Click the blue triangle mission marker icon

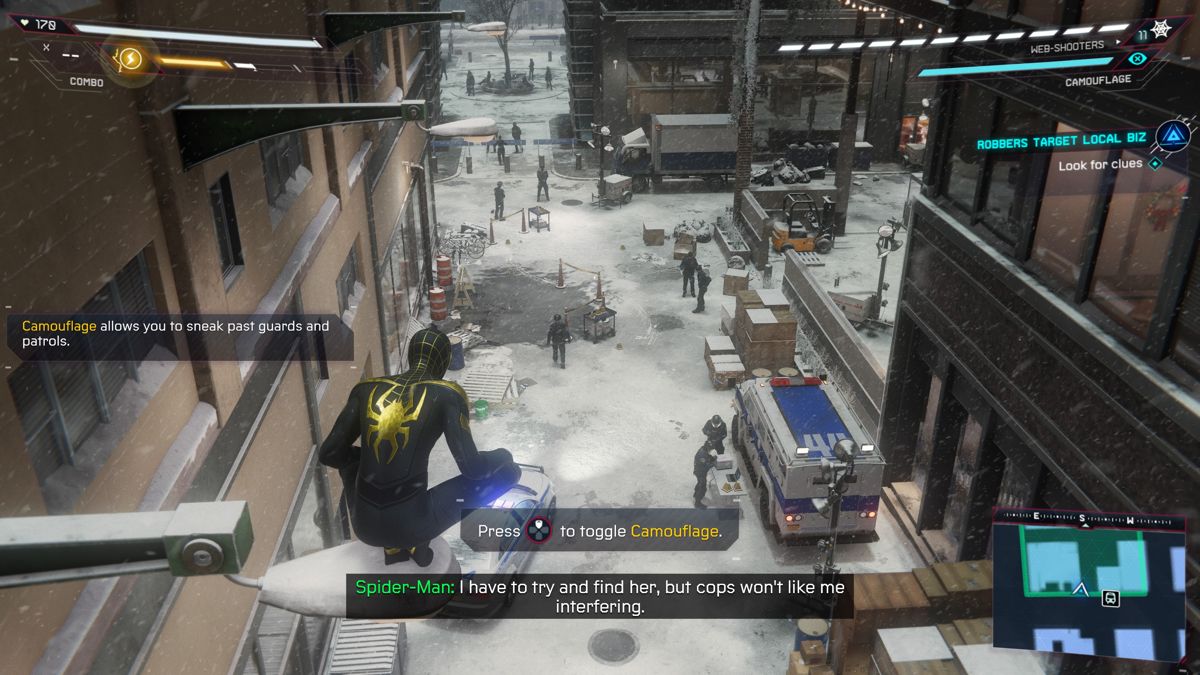click(1170, 136)
